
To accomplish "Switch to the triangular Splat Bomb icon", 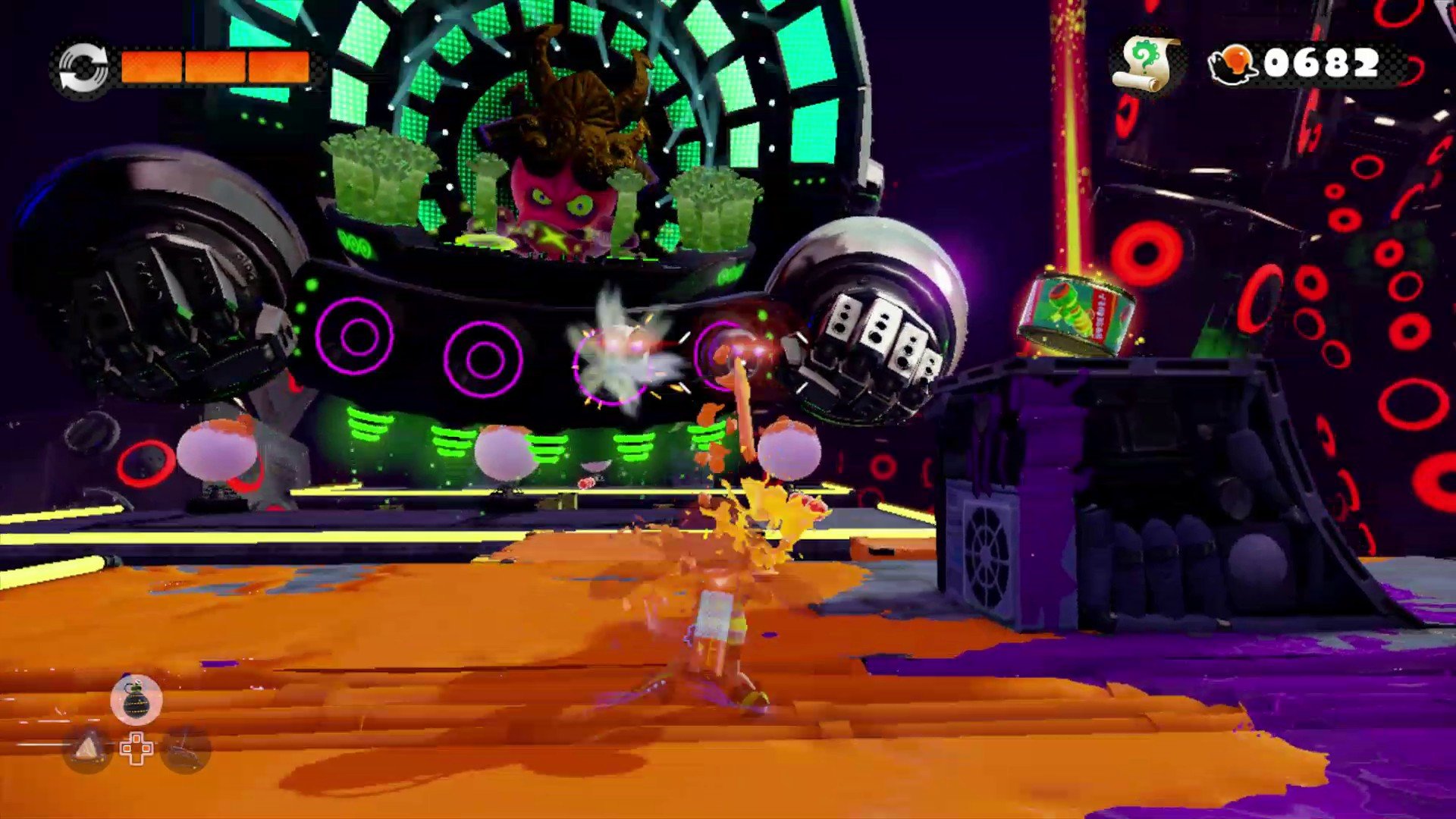I will coord(88,749).
